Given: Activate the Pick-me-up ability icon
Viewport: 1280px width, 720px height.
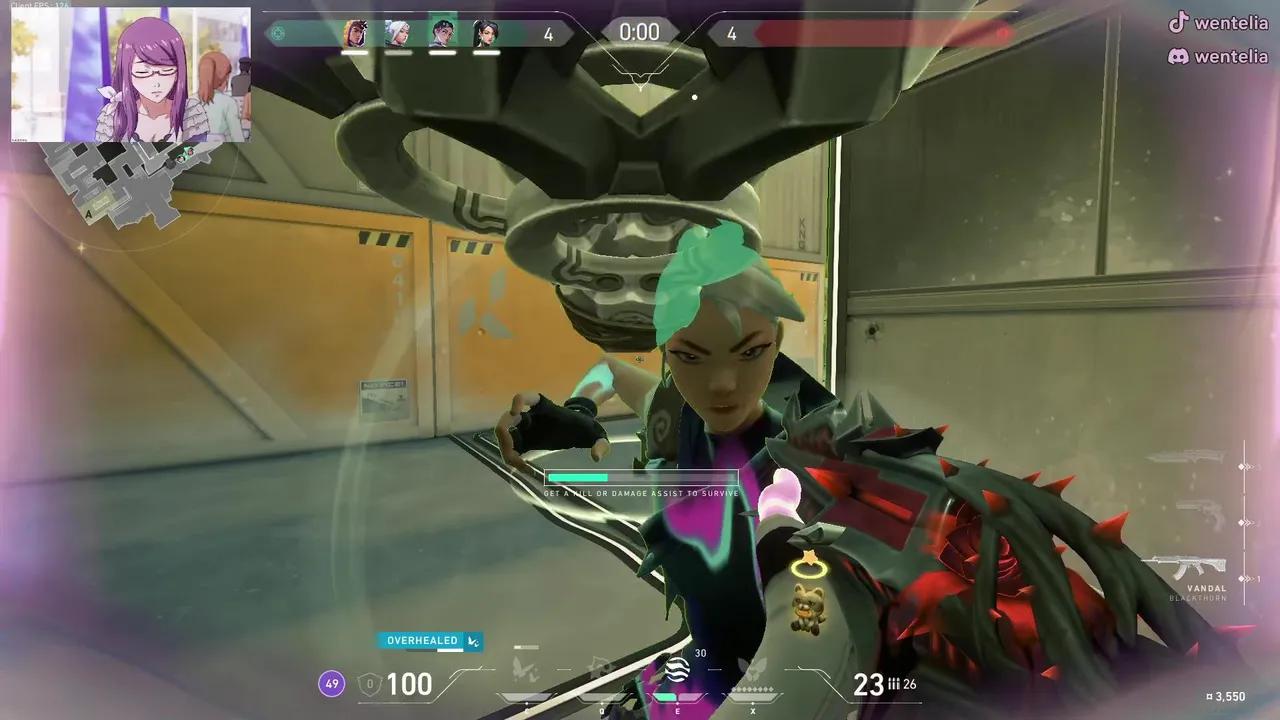Looking at the screenshot, I should 525,668.
